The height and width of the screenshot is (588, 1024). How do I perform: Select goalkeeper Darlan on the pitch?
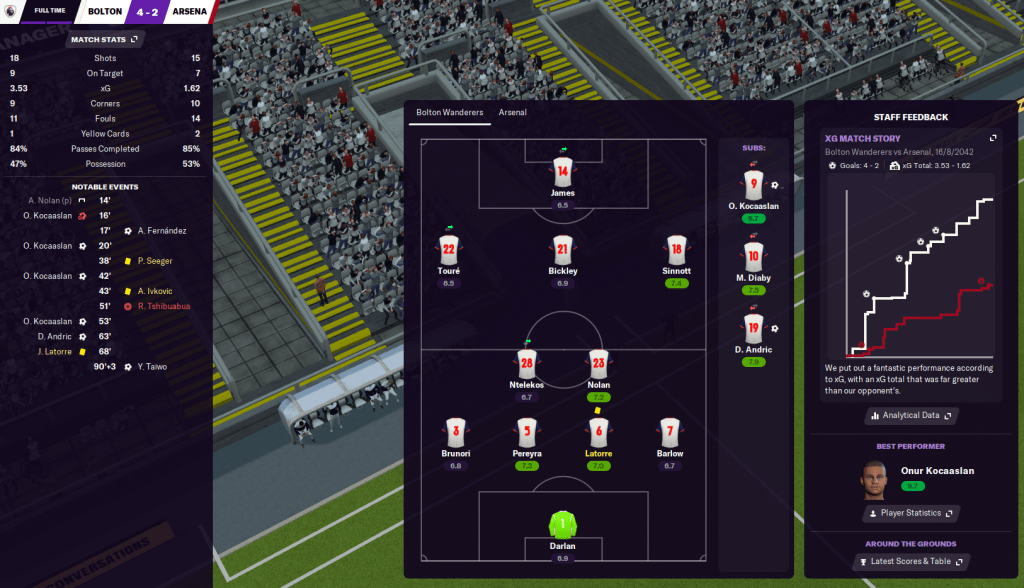562,523
